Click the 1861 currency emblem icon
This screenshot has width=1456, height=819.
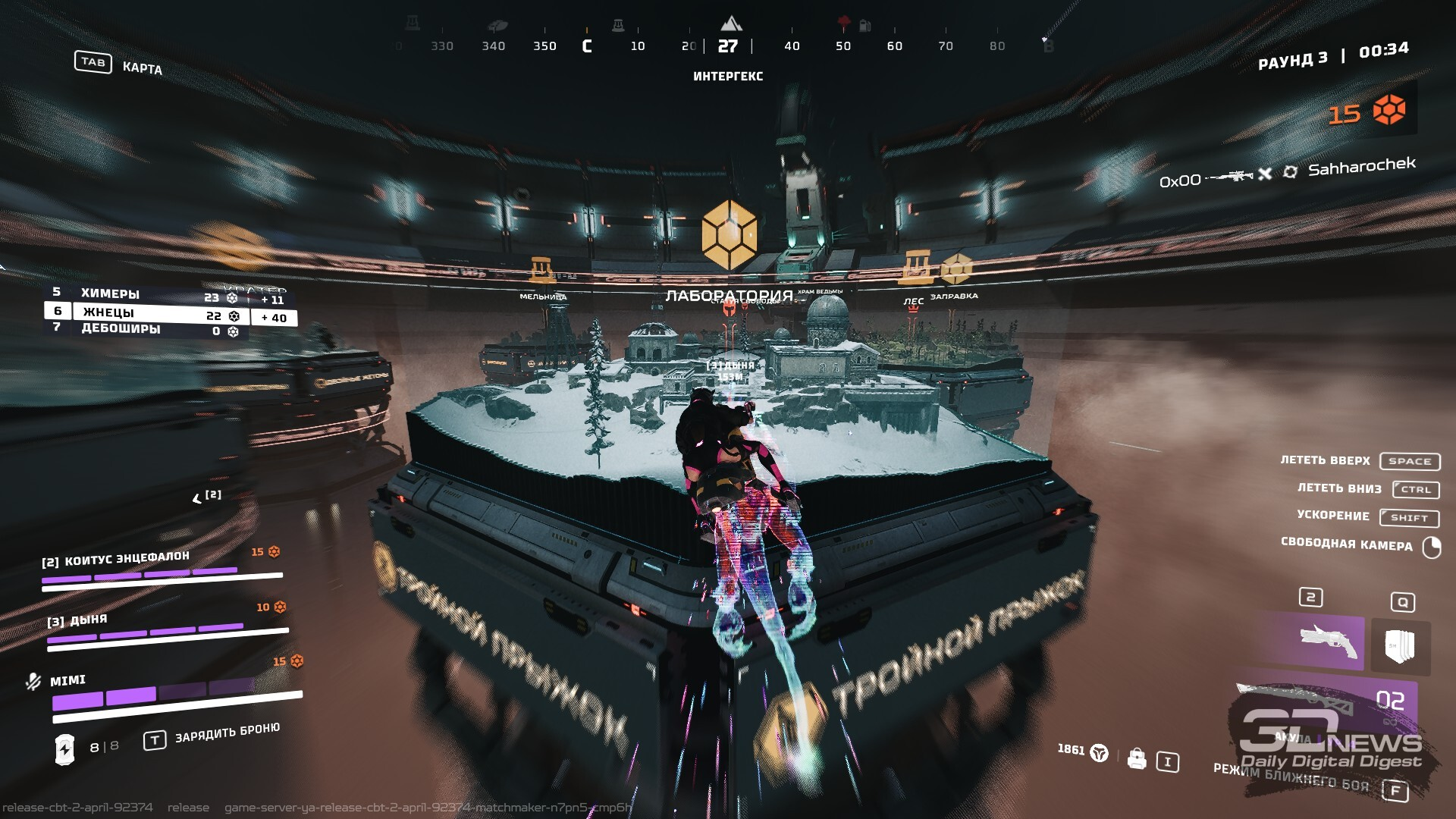pyautogui.click(x=1099, y=753)
